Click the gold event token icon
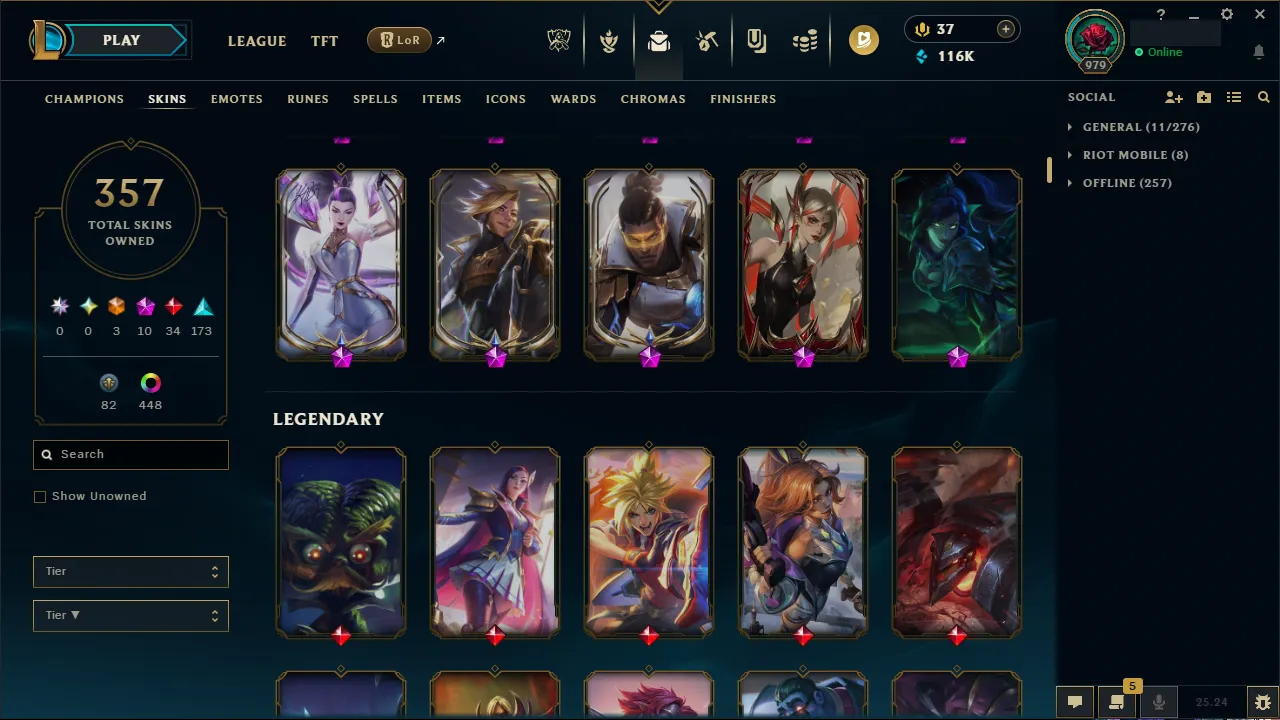 pos(863,40)
